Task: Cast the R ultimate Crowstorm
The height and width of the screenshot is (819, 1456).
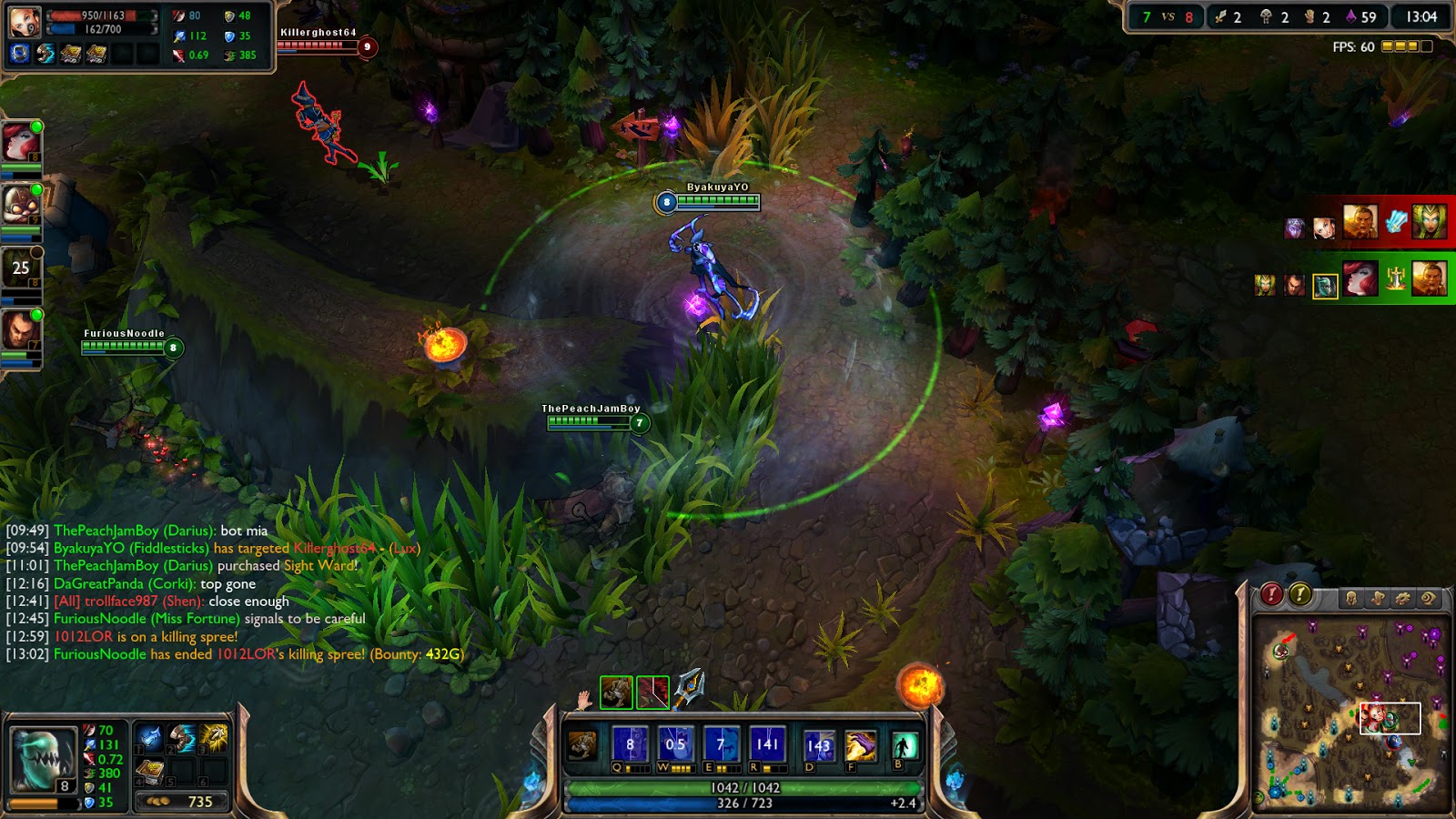Action: pyautogui.click(x=767, y=743)
